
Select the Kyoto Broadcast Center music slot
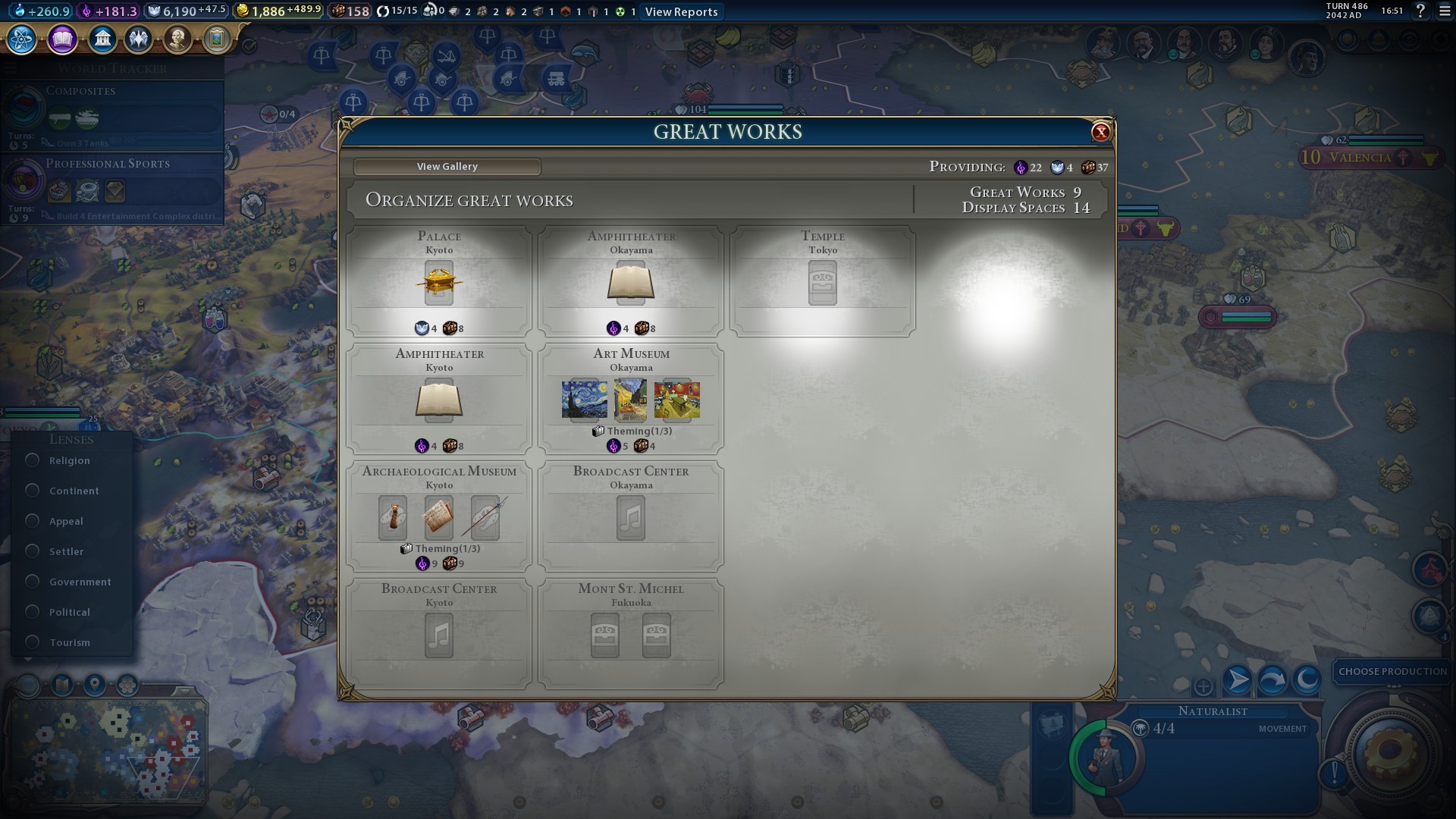point(439,635)
